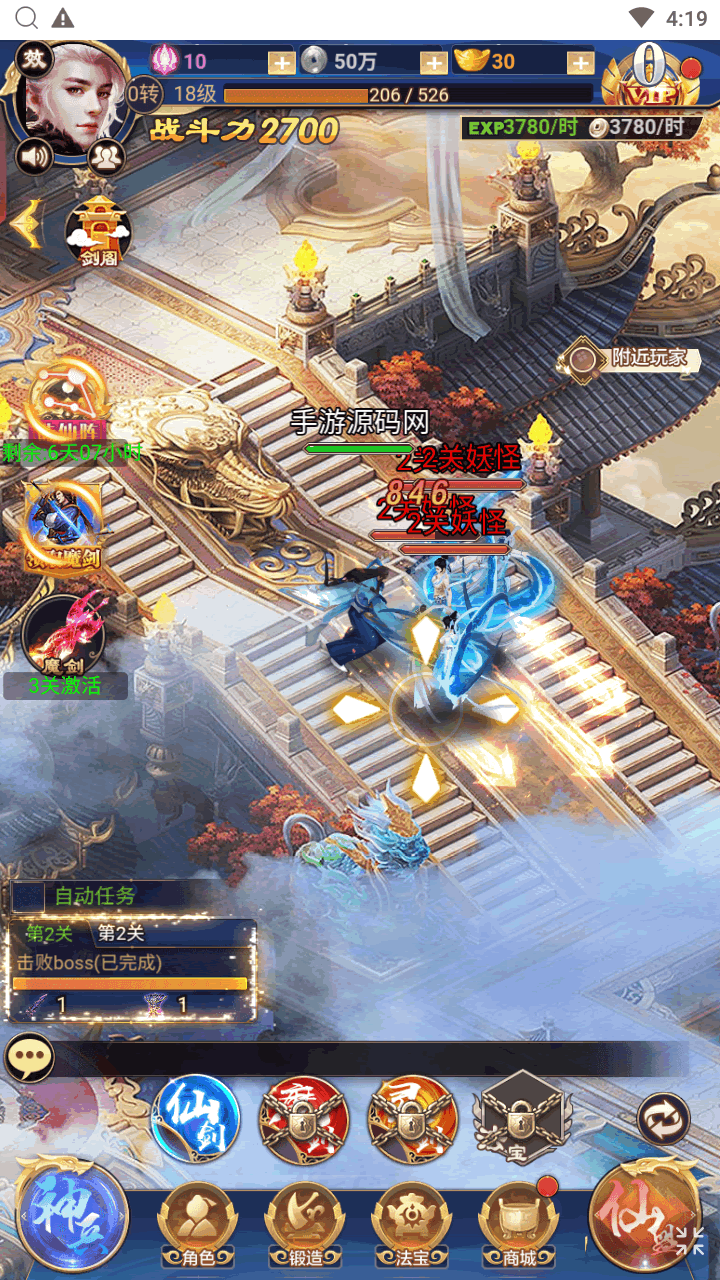Open the 法宝 treasure menu
Image resolution: width=720 pixels, height=1280 pixels.
coord(412,1225)
